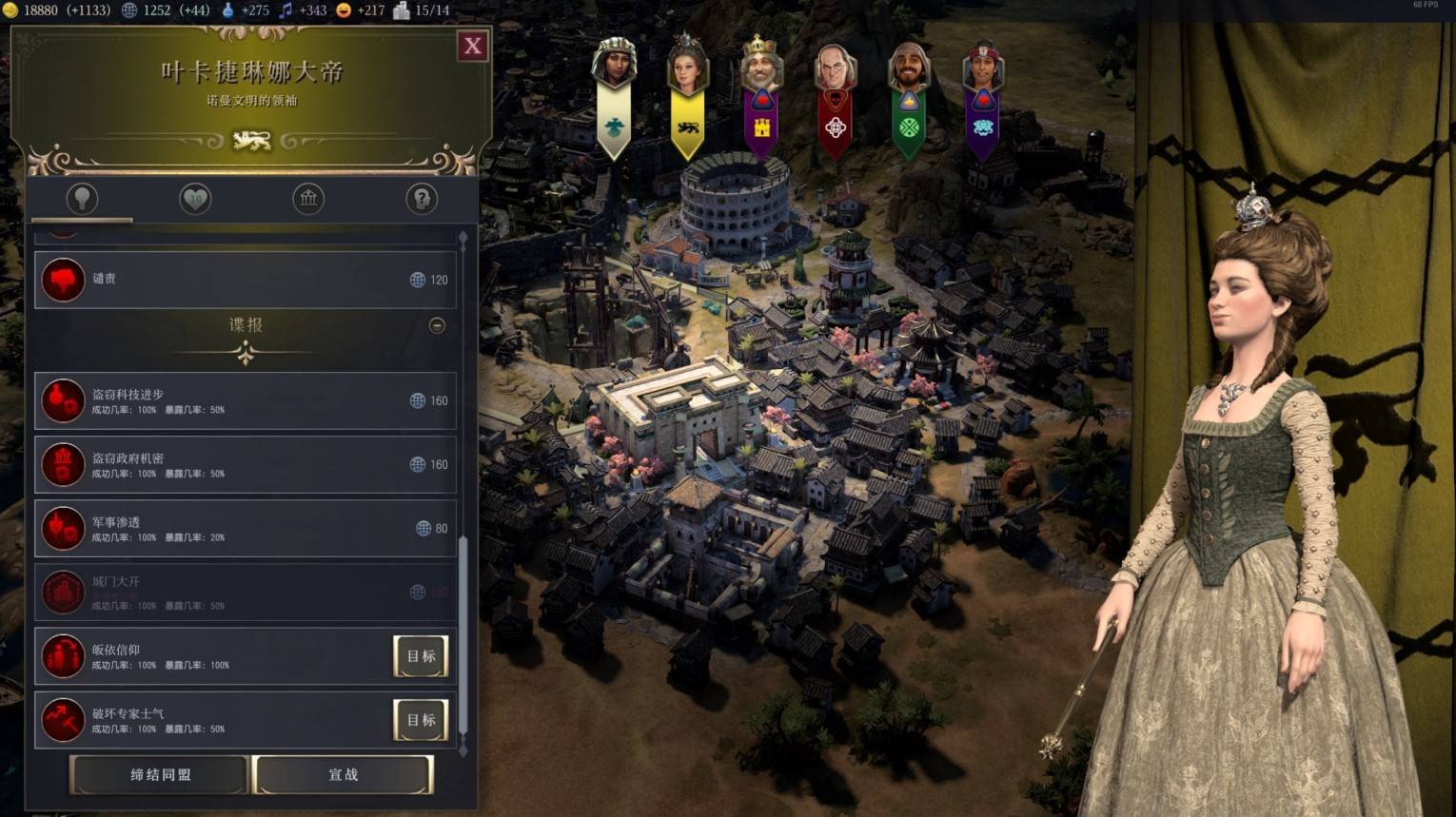
Task: Collapse the 谍报 espionage section
Action: [437, 325]
